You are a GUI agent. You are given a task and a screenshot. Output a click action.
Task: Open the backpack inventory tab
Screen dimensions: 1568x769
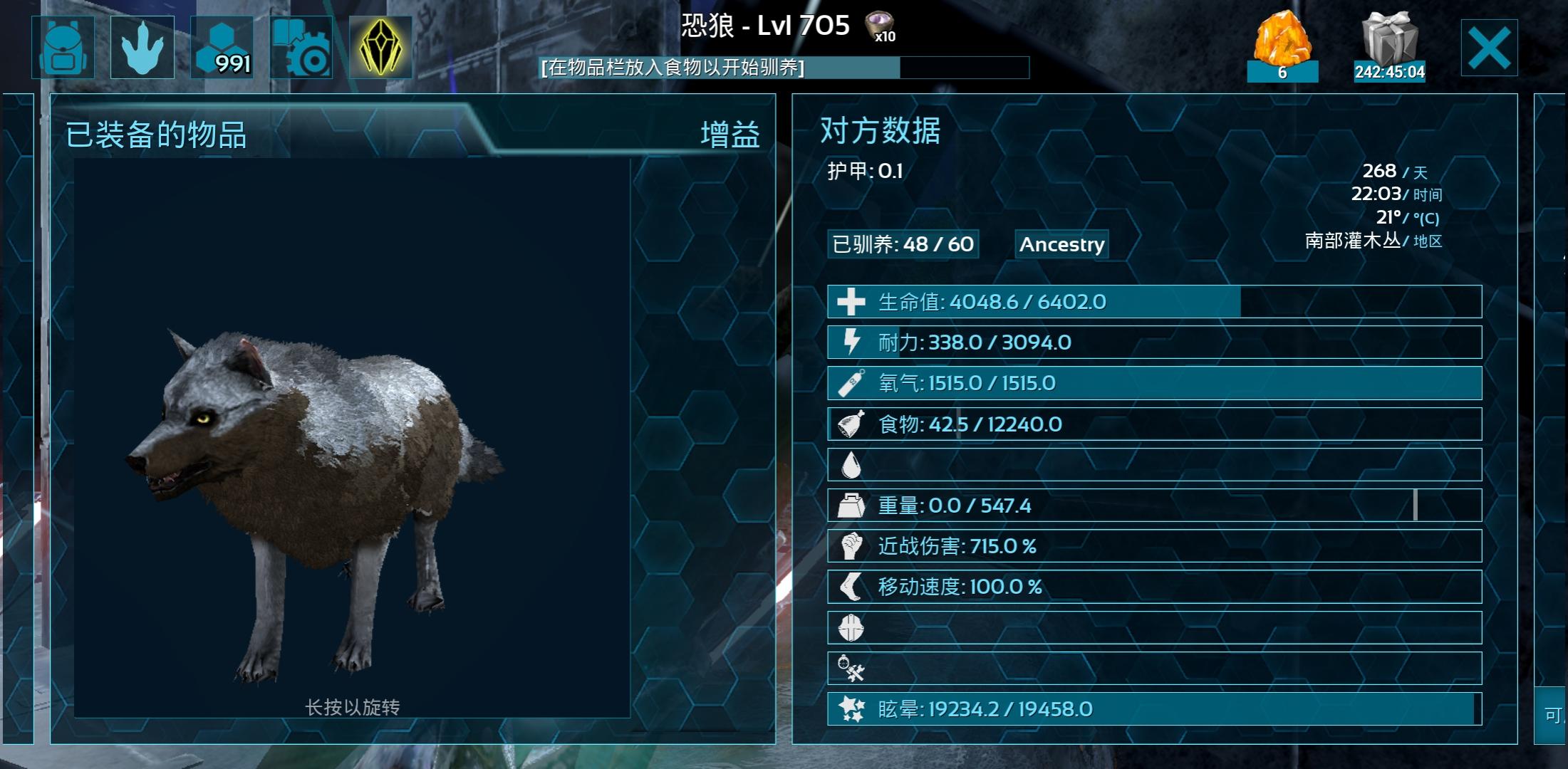[63, 47]
